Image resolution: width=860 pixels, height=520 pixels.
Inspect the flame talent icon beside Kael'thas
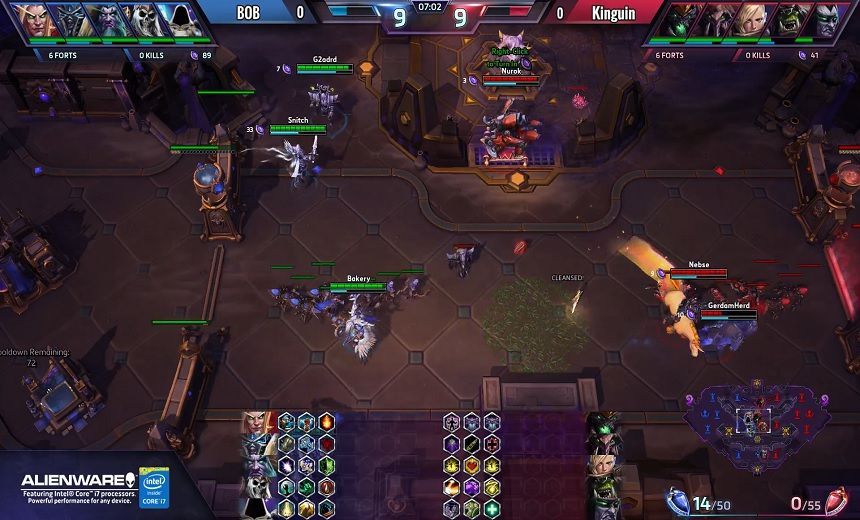pyautogui.click(x=326, y=422)
